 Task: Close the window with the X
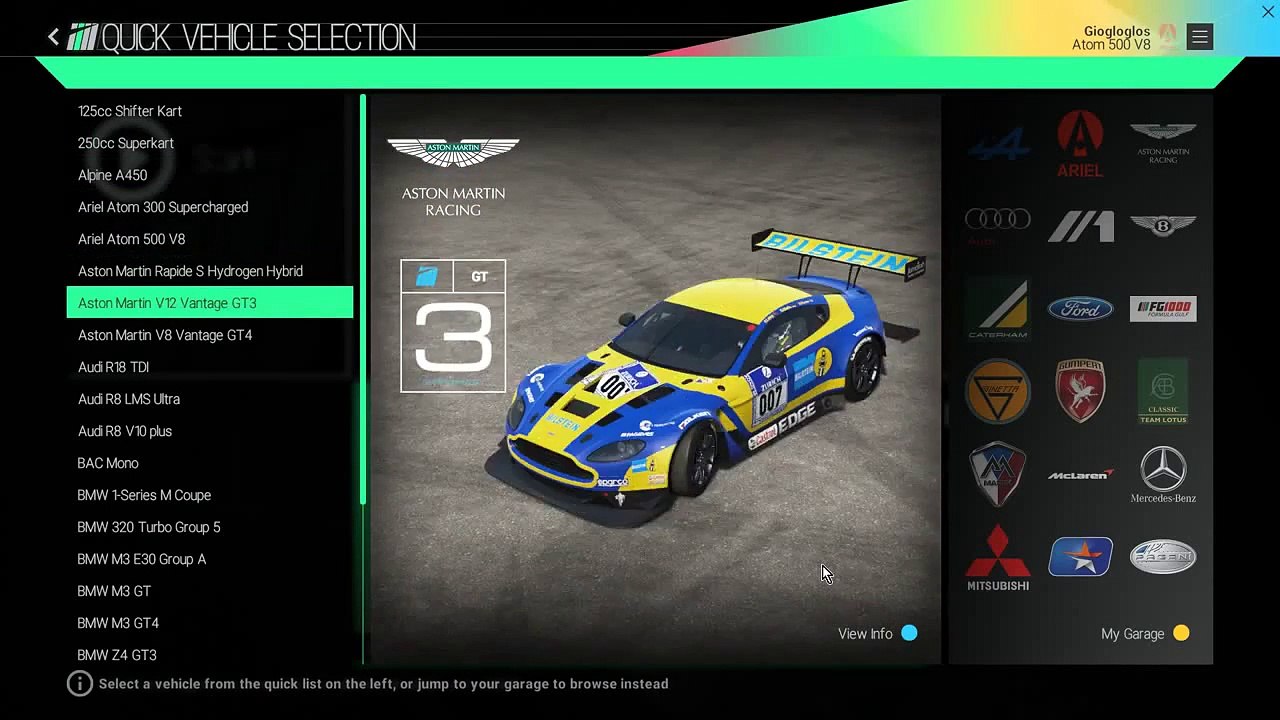1267,12
